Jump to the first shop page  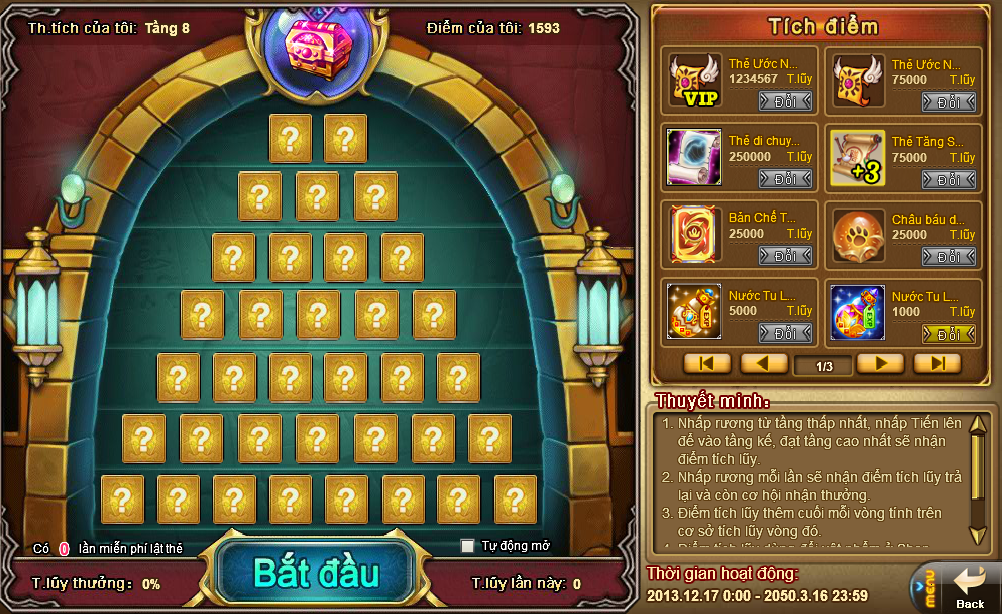pos(707,364)
